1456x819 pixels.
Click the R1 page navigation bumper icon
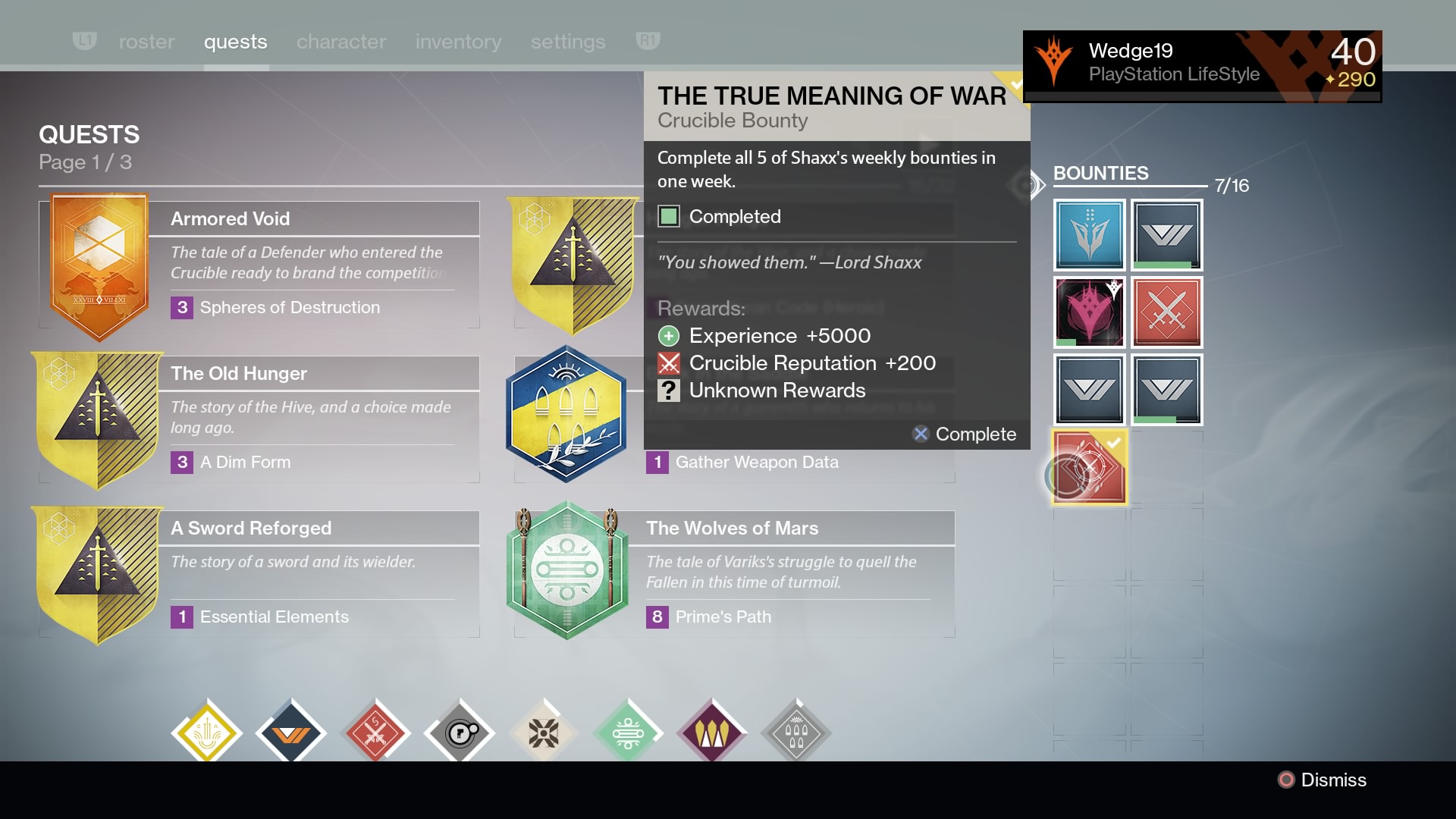point(648,42)
